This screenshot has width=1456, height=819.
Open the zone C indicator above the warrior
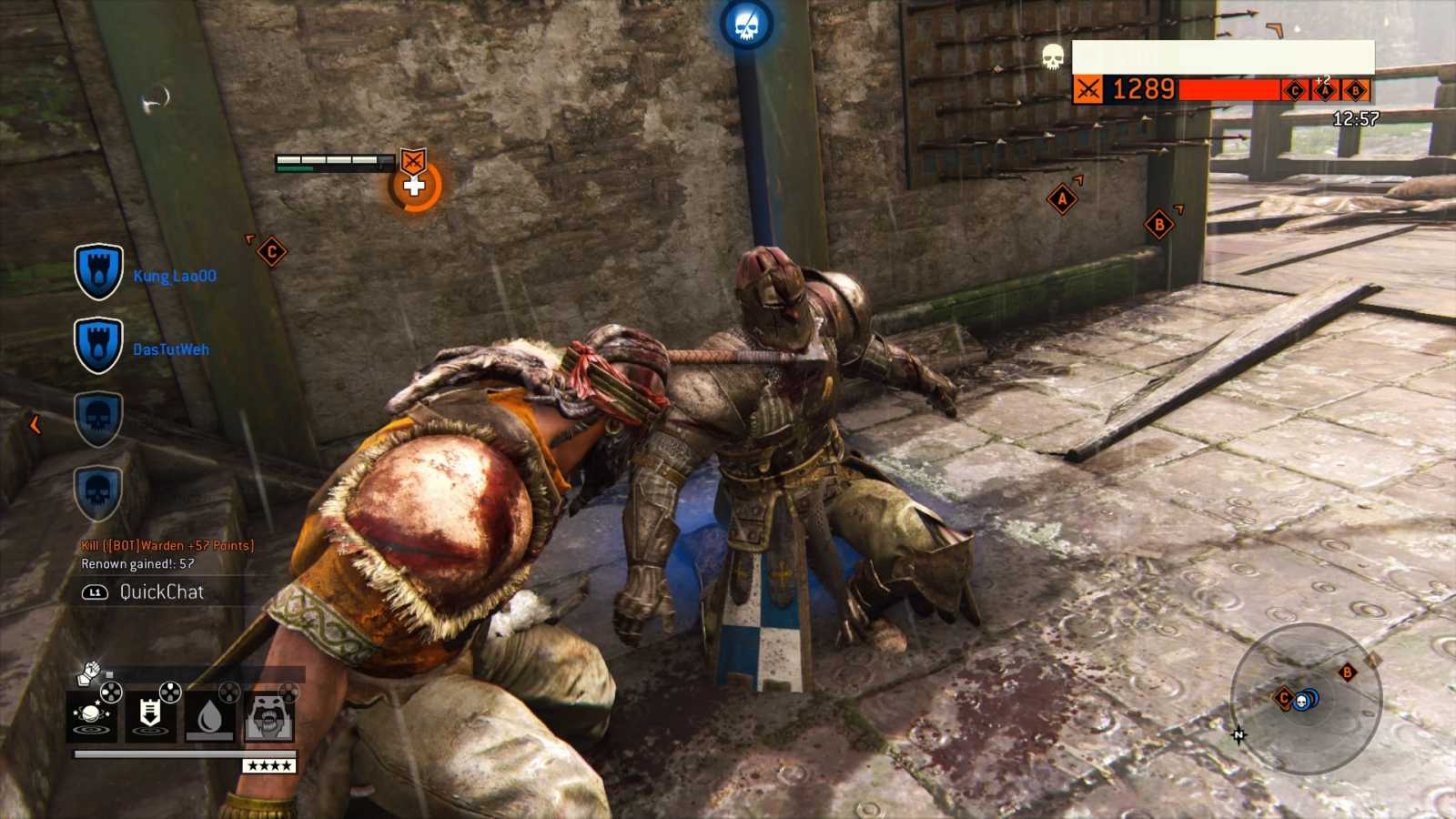click(271, 249)
